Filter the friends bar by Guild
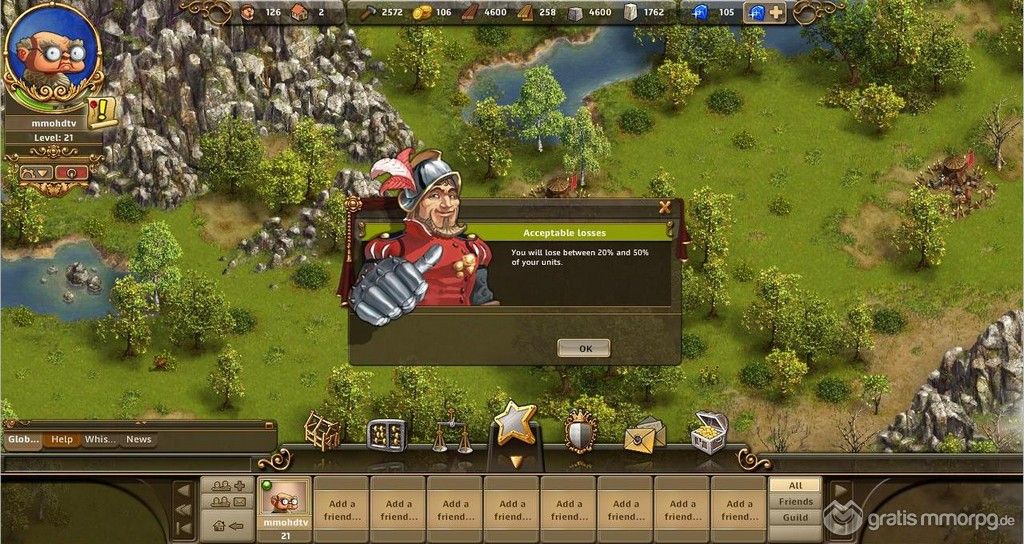1024x544 pixels. coord(796,518)
